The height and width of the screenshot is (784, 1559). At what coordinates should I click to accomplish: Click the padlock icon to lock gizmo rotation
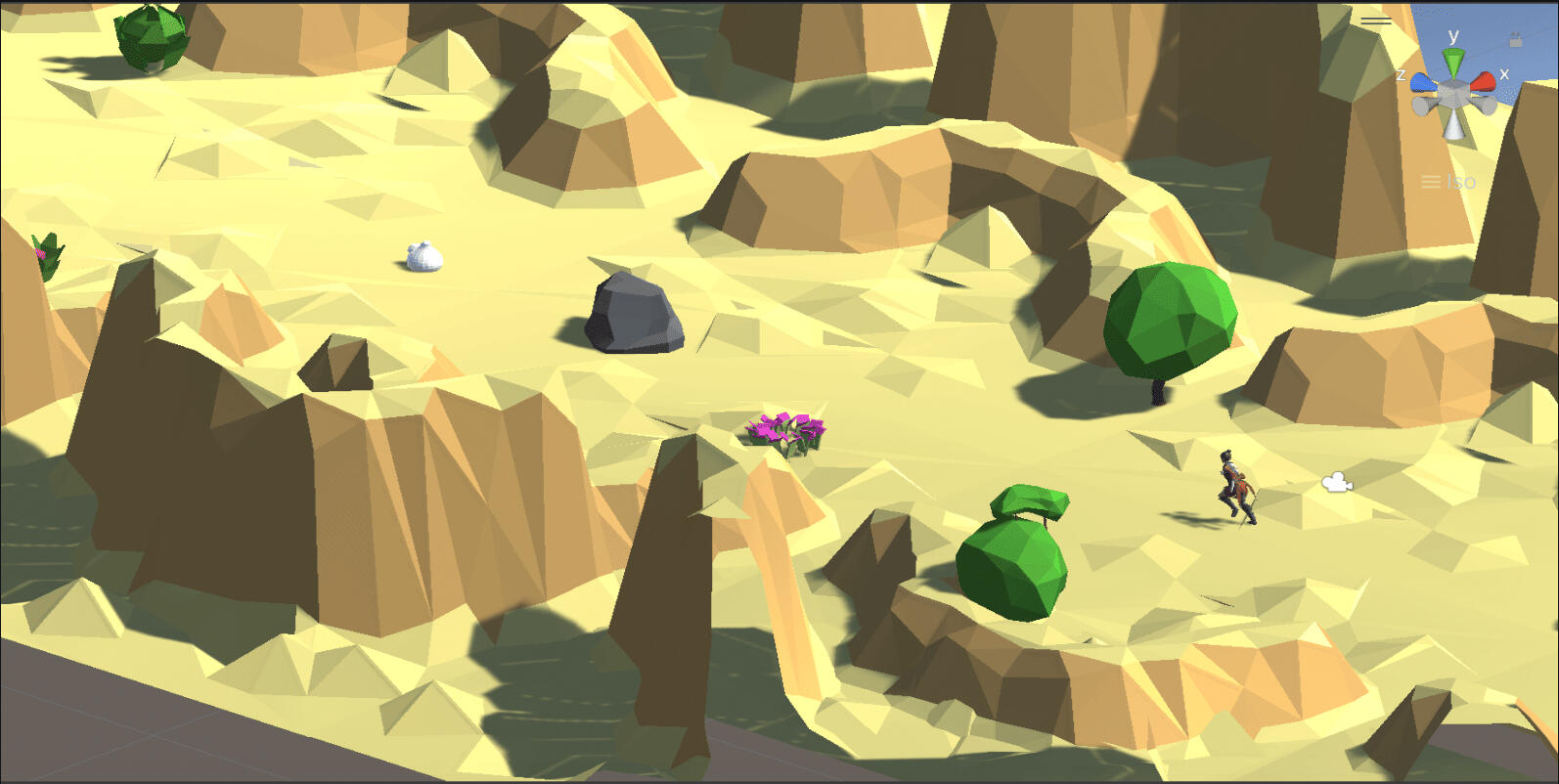tap(1515, 40)
